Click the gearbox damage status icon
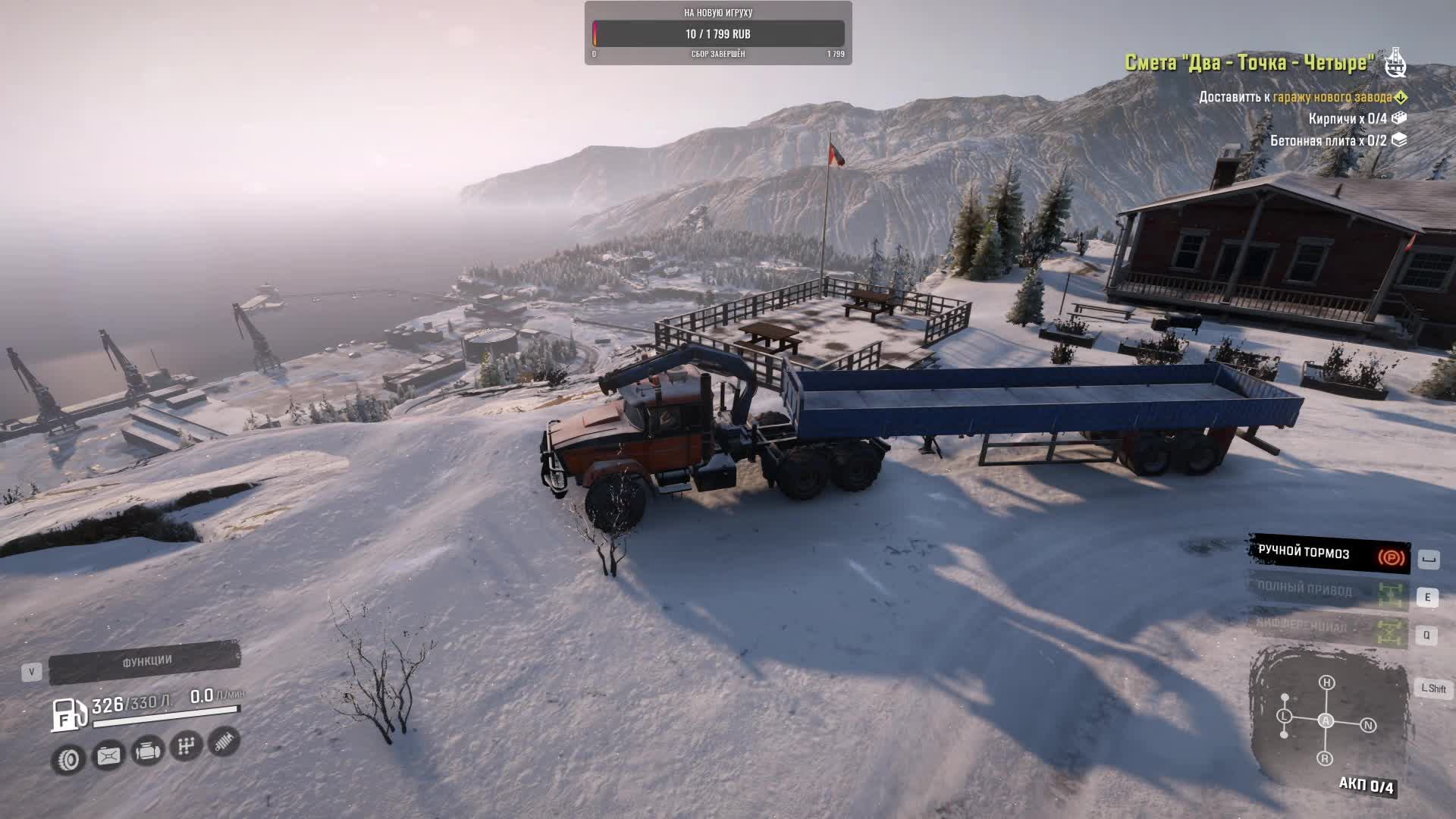The image size is (1456, 819). click(186, 746)
